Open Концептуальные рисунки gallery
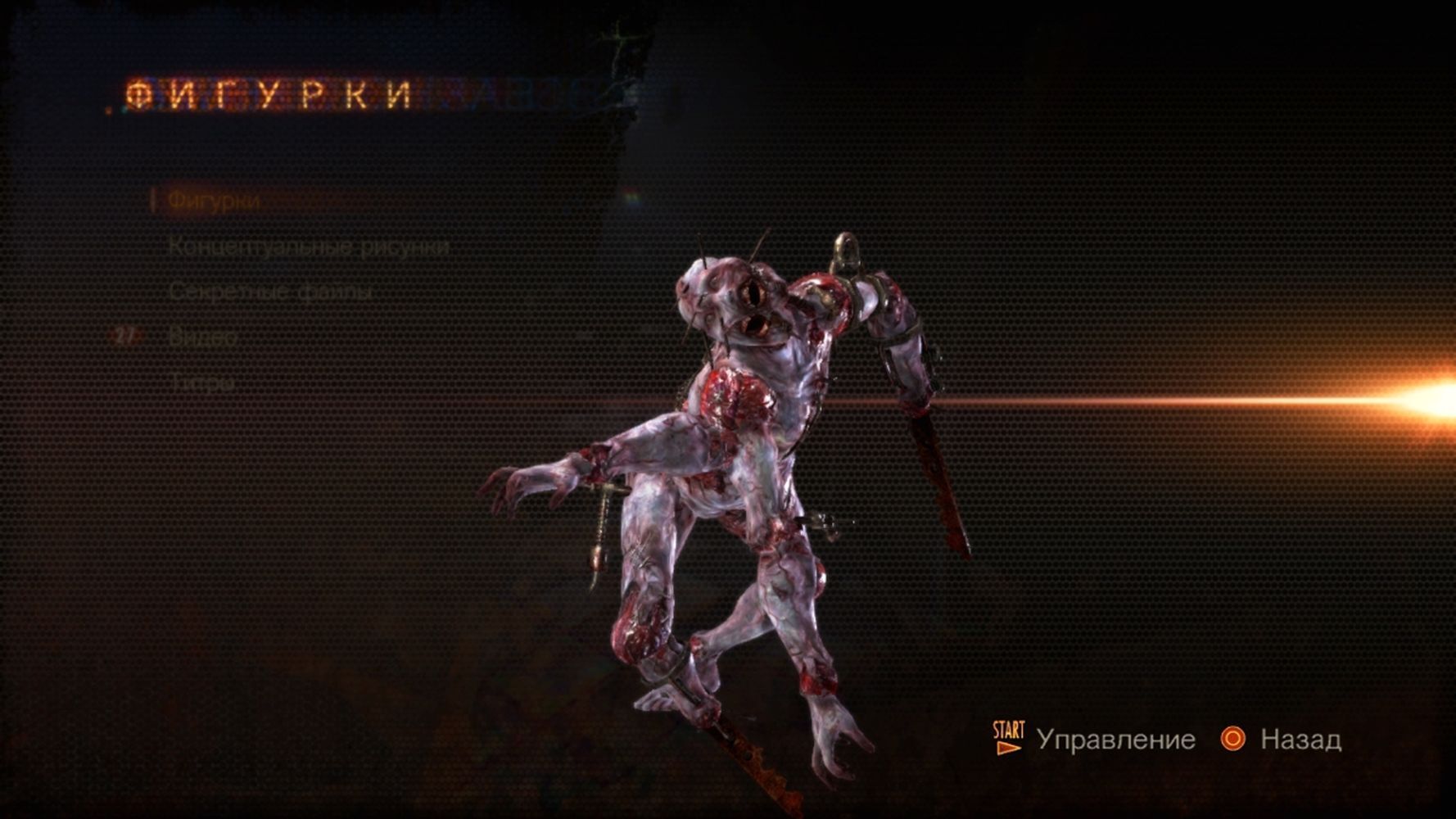 (x=308, y=247)
